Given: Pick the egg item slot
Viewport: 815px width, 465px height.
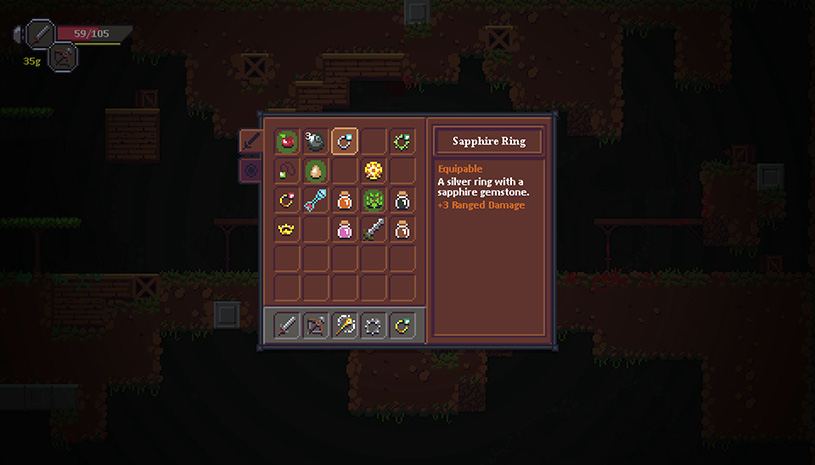Looking at the screenshot, I should pos(316,170).
